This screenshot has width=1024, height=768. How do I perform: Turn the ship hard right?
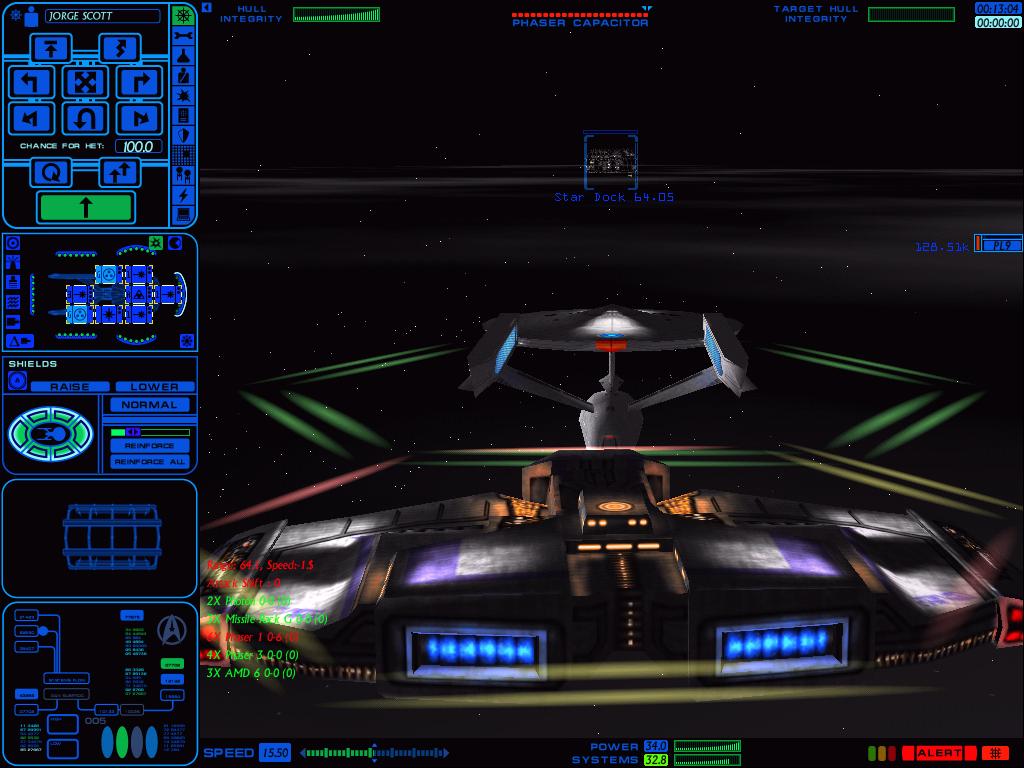tap(139, 82)
